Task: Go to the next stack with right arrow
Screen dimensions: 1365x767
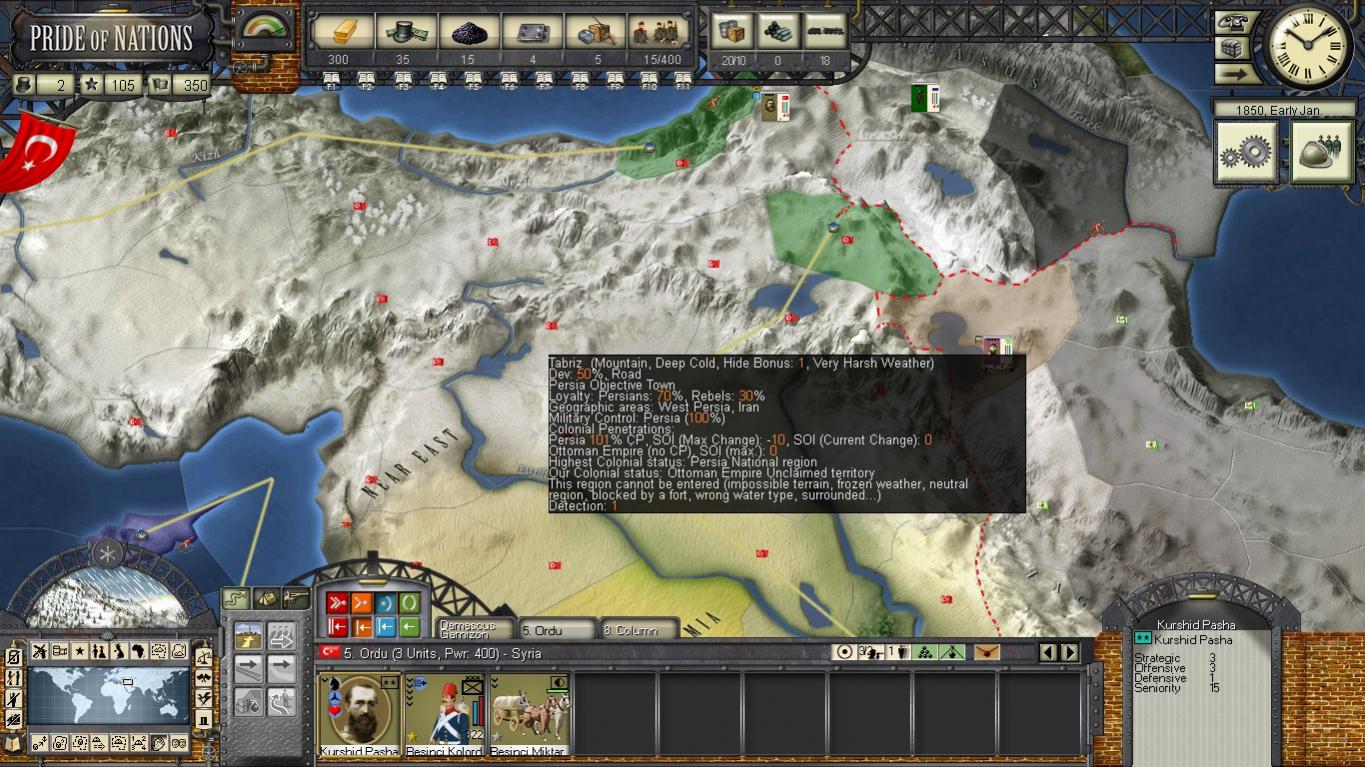Action: point(1070,652)
